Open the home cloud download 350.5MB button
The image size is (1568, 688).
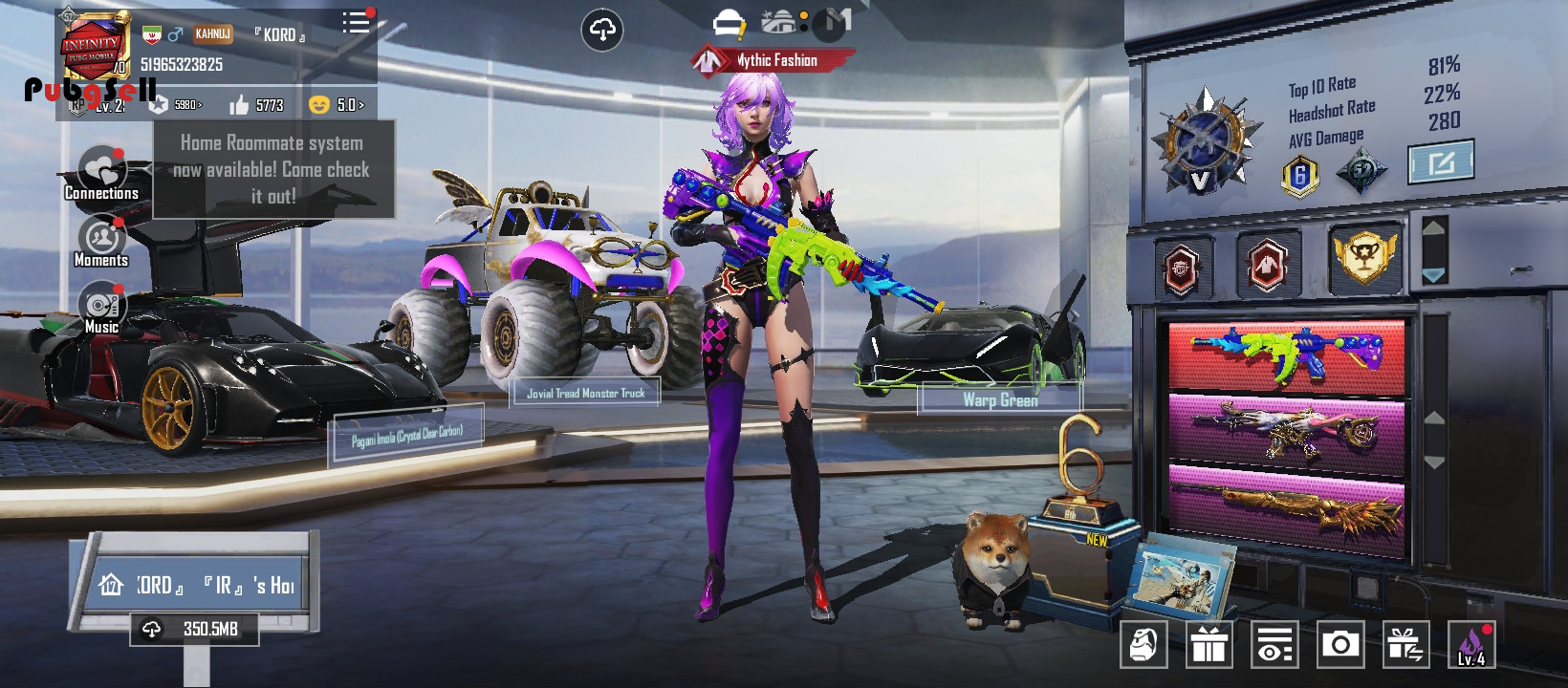coord(195,629)
